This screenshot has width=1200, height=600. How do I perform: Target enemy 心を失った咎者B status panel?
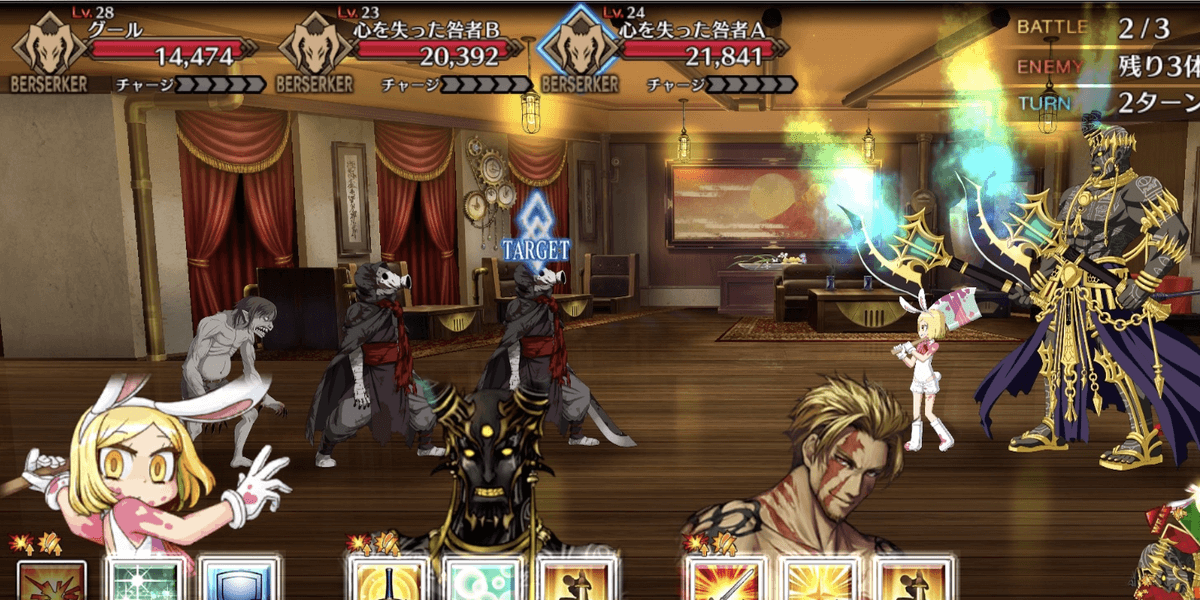tap(400, 52)
